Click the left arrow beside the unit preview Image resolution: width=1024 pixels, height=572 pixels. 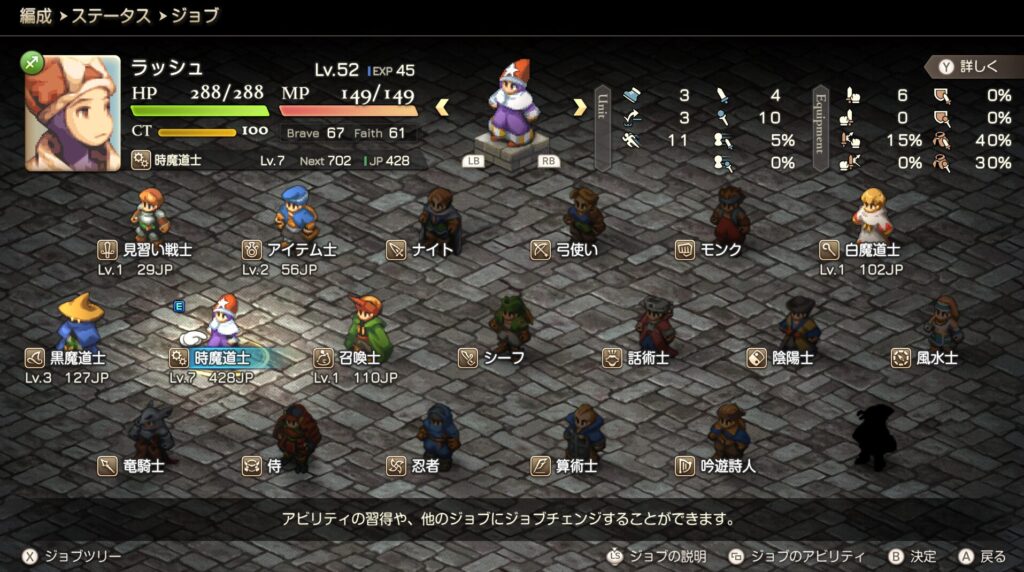(441, 107)
